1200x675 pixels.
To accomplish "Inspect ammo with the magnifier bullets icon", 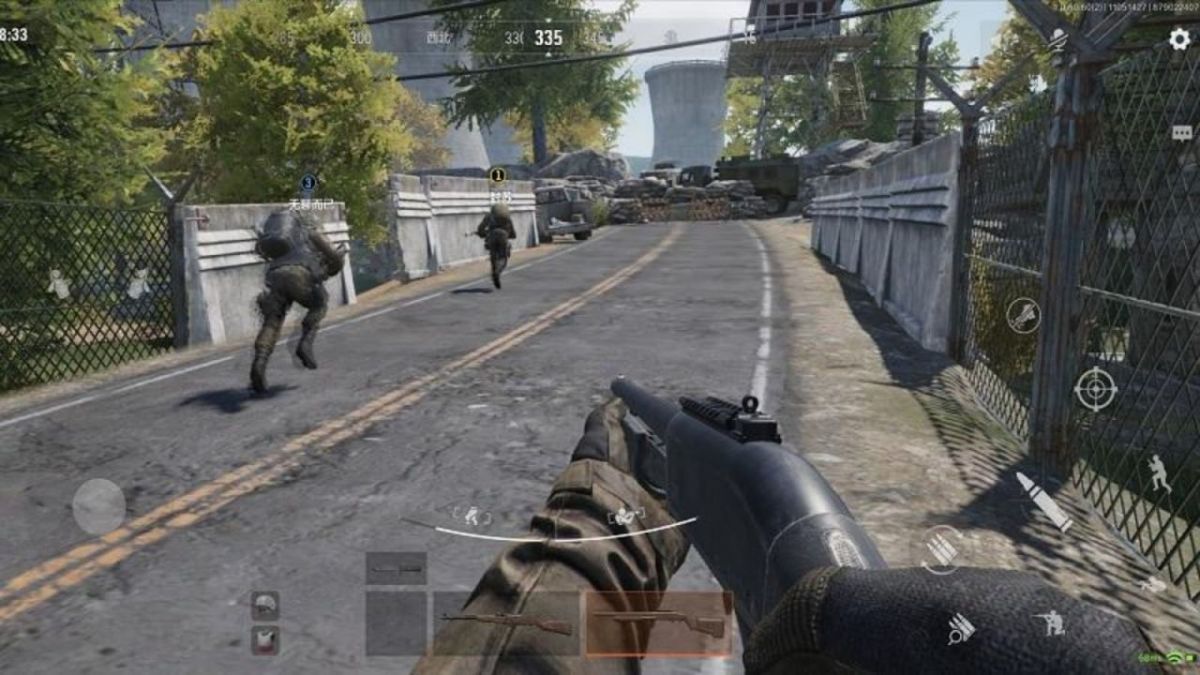I will pos(960,628).
